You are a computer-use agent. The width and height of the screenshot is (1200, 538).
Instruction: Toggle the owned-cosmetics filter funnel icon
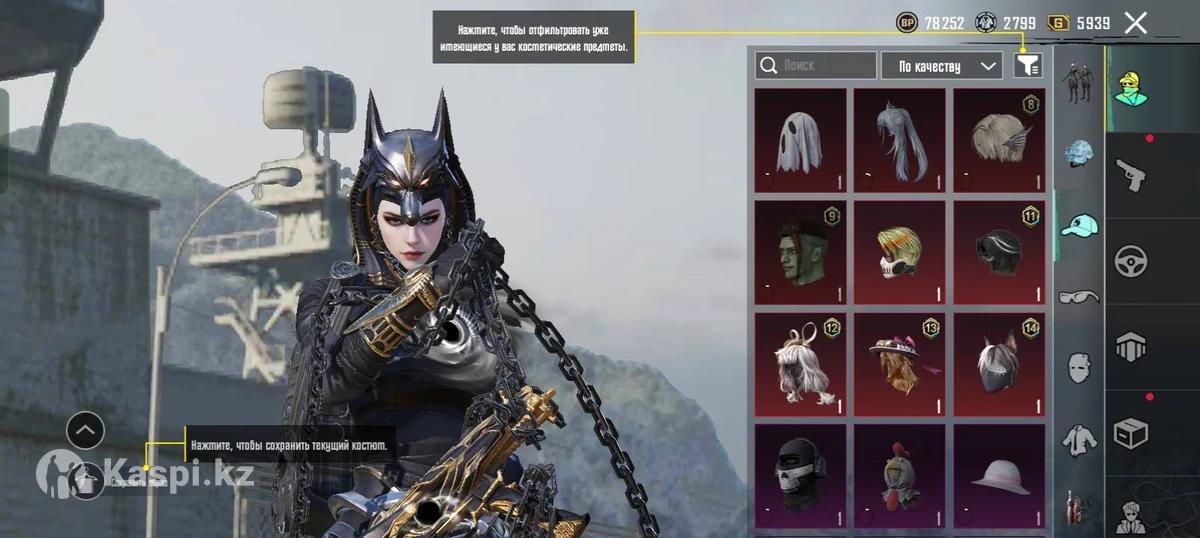1028,66
